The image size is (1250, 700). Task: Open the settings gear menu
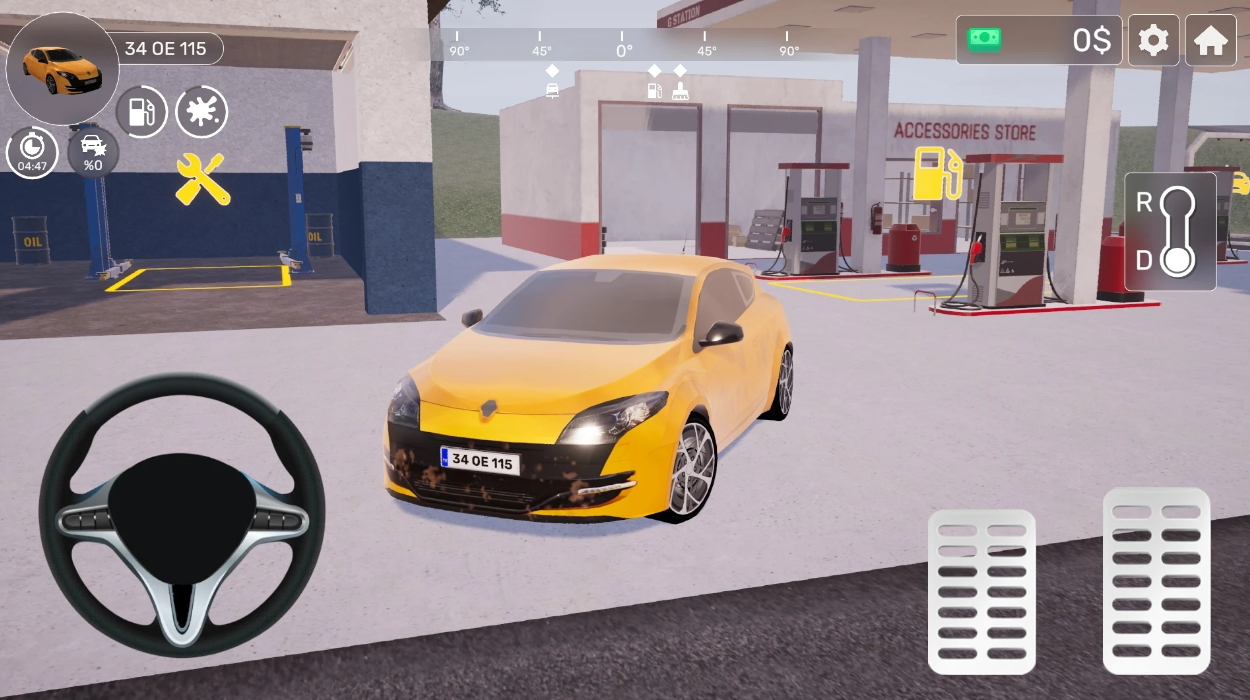click(1153, 41)
